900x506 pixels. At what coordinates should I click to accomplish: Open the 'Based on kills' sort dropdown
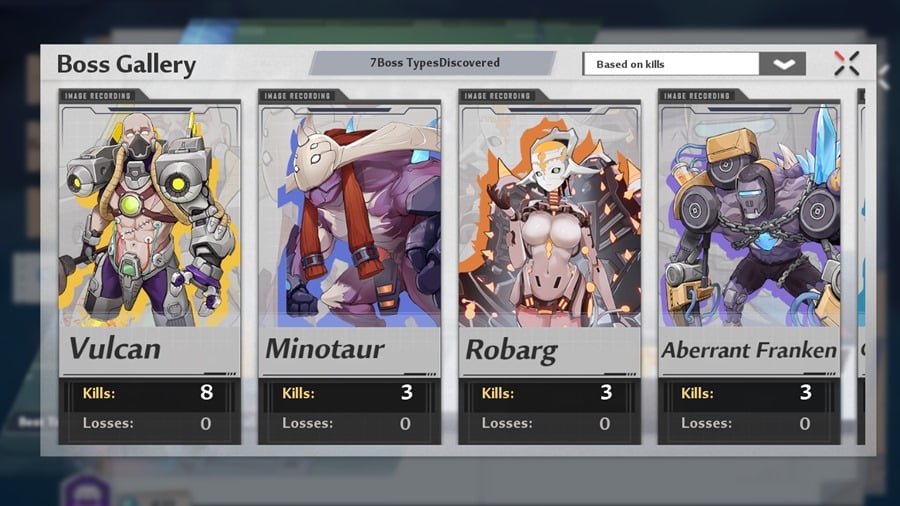tap(782, 64)
